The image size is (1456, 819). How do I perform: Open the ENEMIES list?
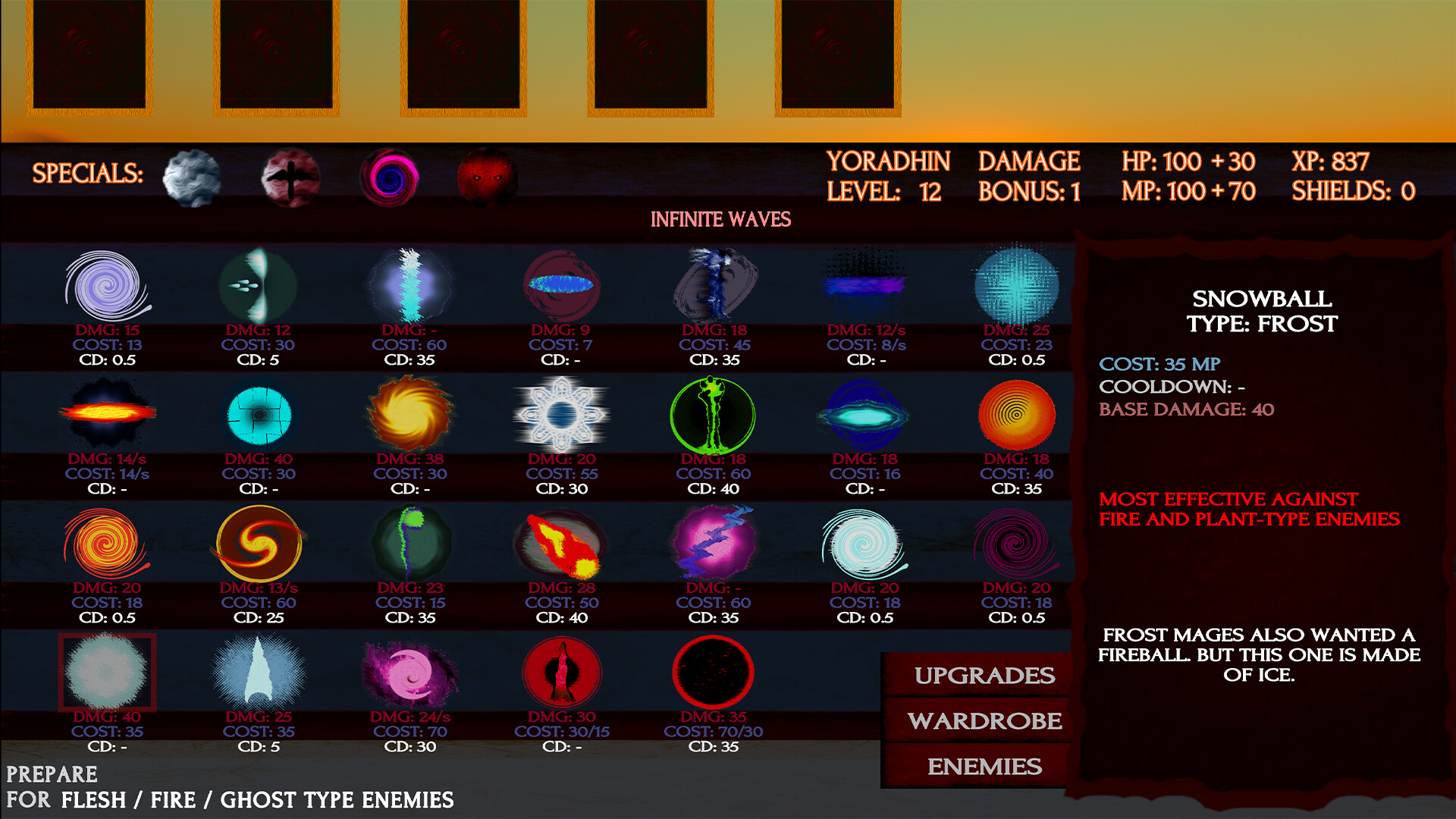(984, 767)
